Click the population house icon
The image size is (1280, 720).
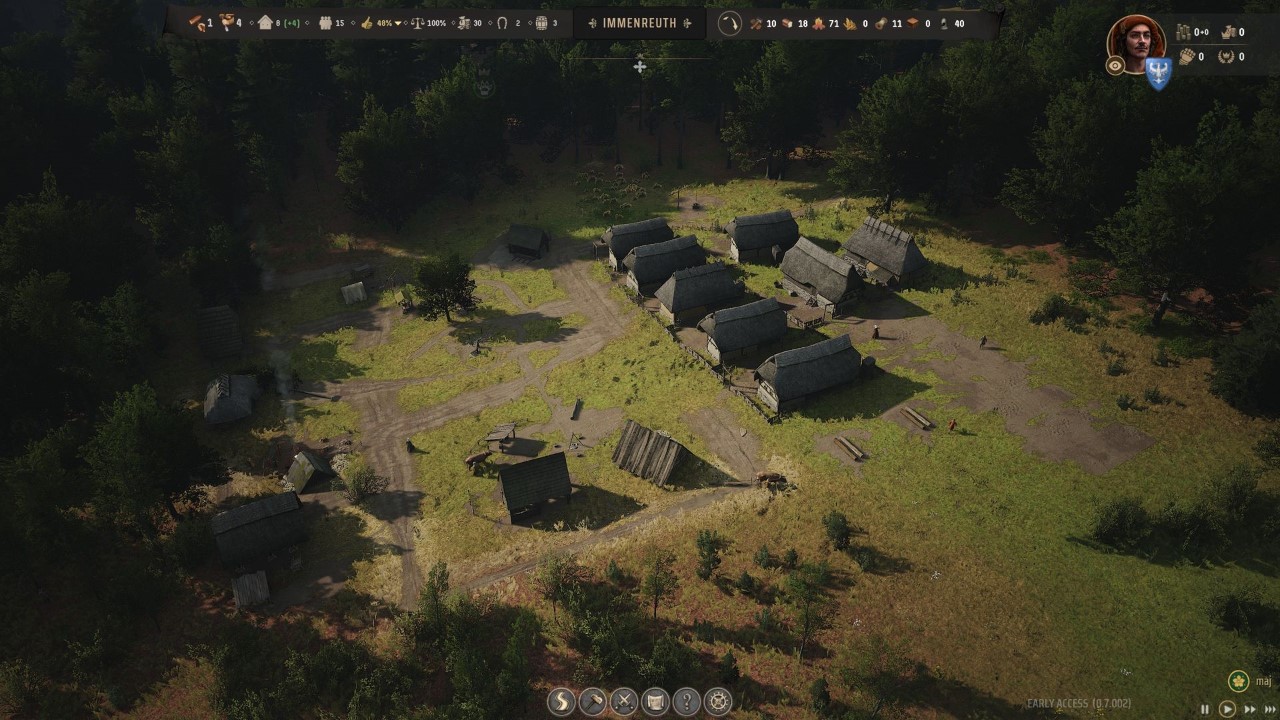265,23
